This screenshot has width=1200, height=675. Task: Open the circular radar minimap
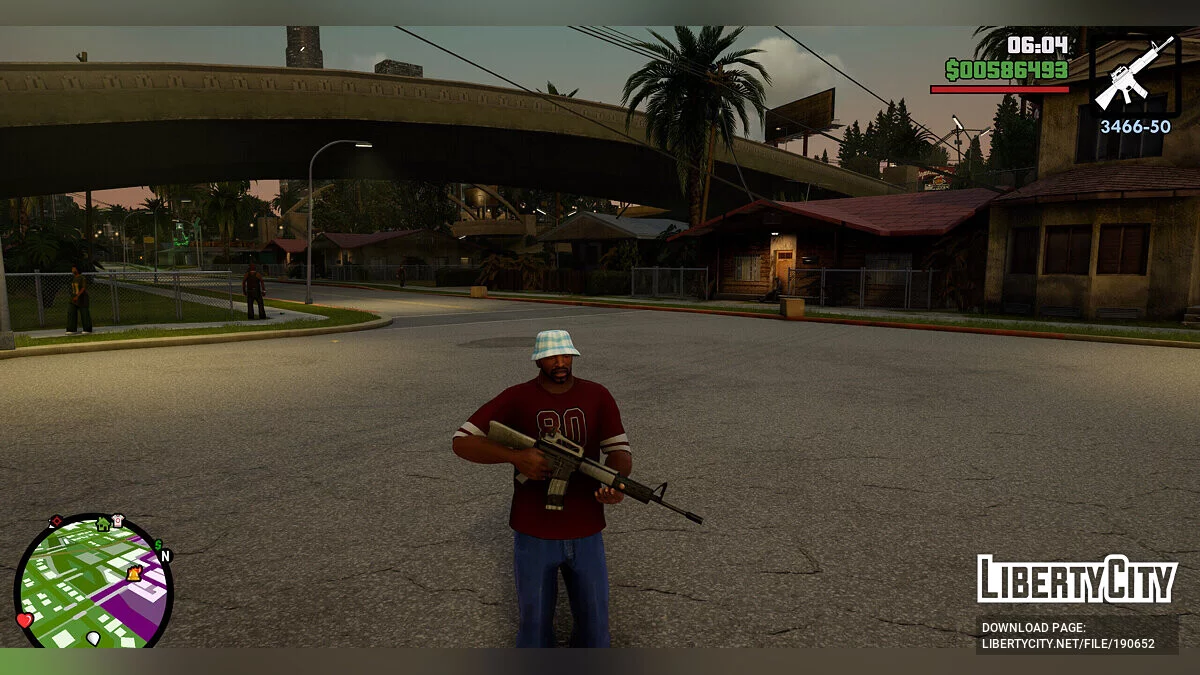(93, 582)
